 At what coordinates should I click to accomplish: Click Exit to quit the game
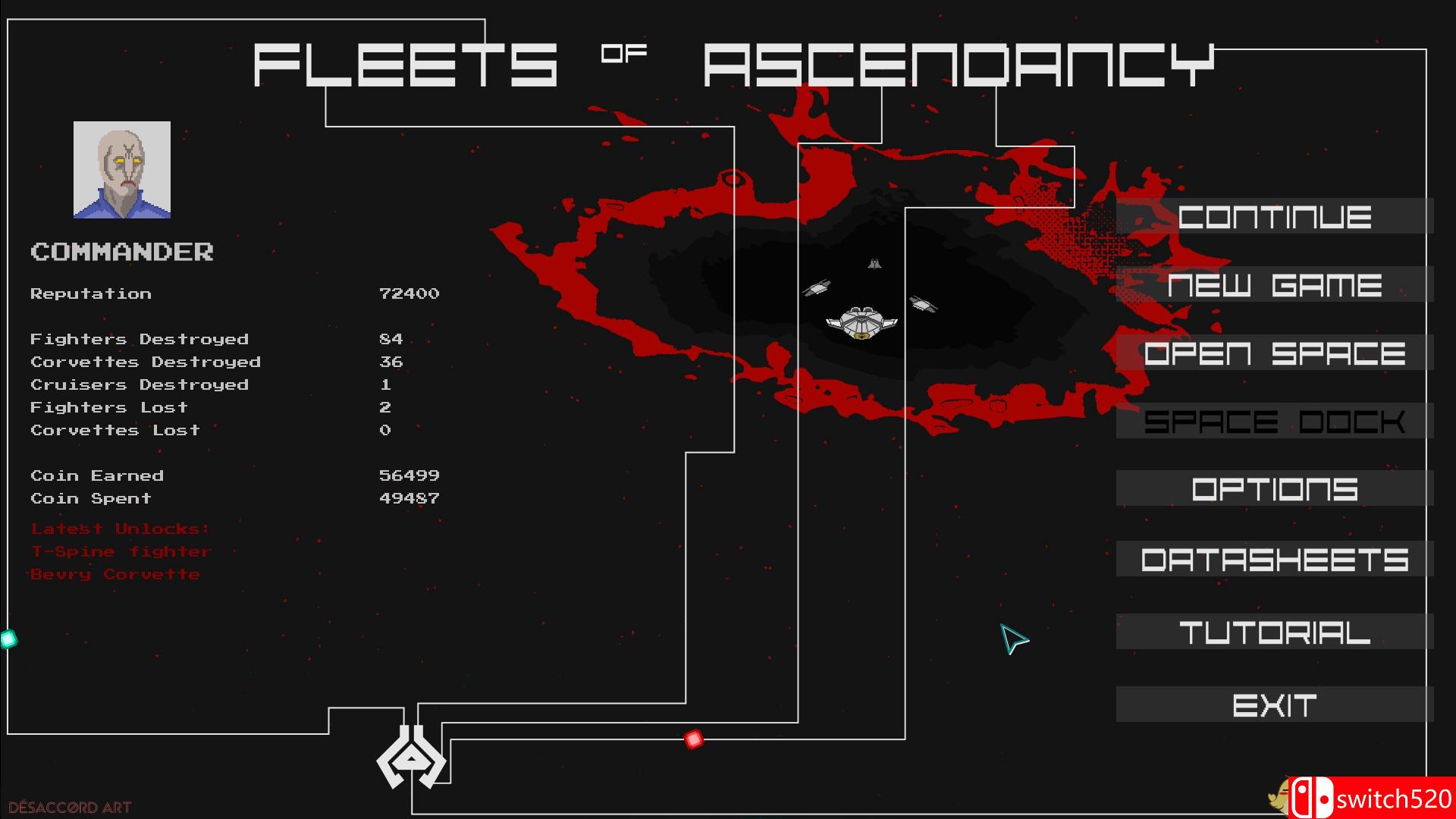tap(1274, 704)
